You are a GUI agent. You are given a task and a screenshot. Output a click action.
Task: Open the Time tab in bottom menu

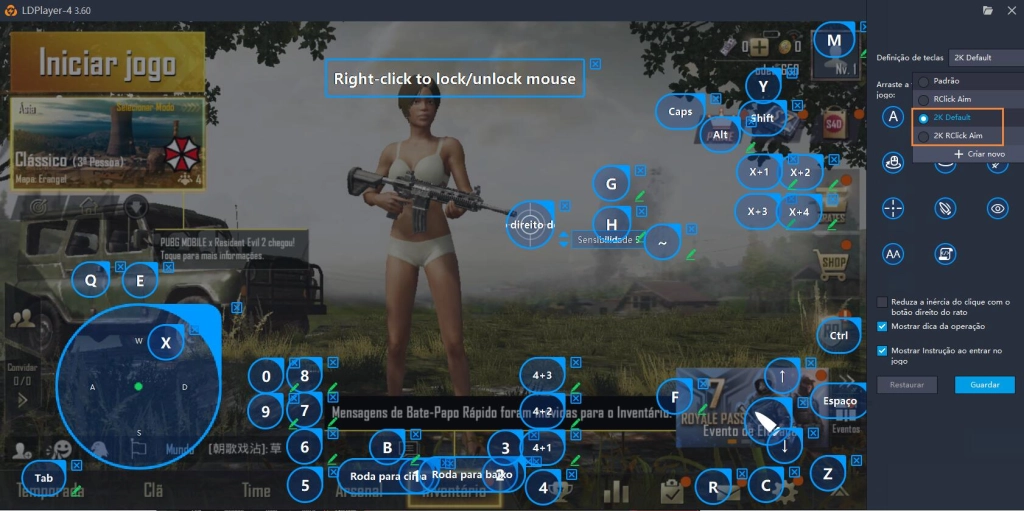tap(256, 490)
